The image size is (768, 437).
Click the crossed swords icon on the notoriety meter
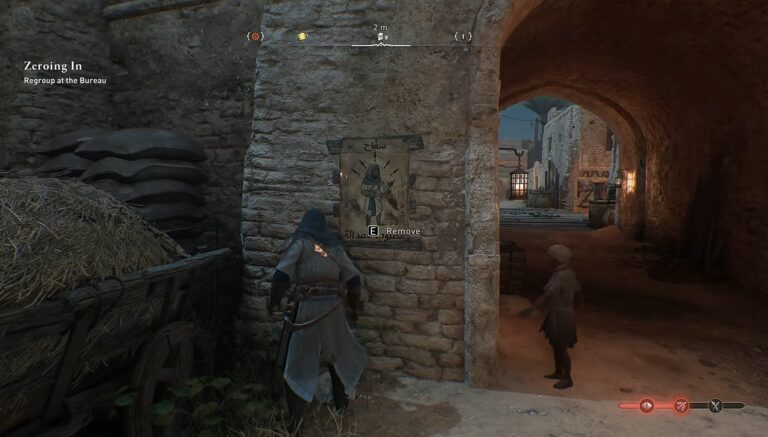point(715,406)
